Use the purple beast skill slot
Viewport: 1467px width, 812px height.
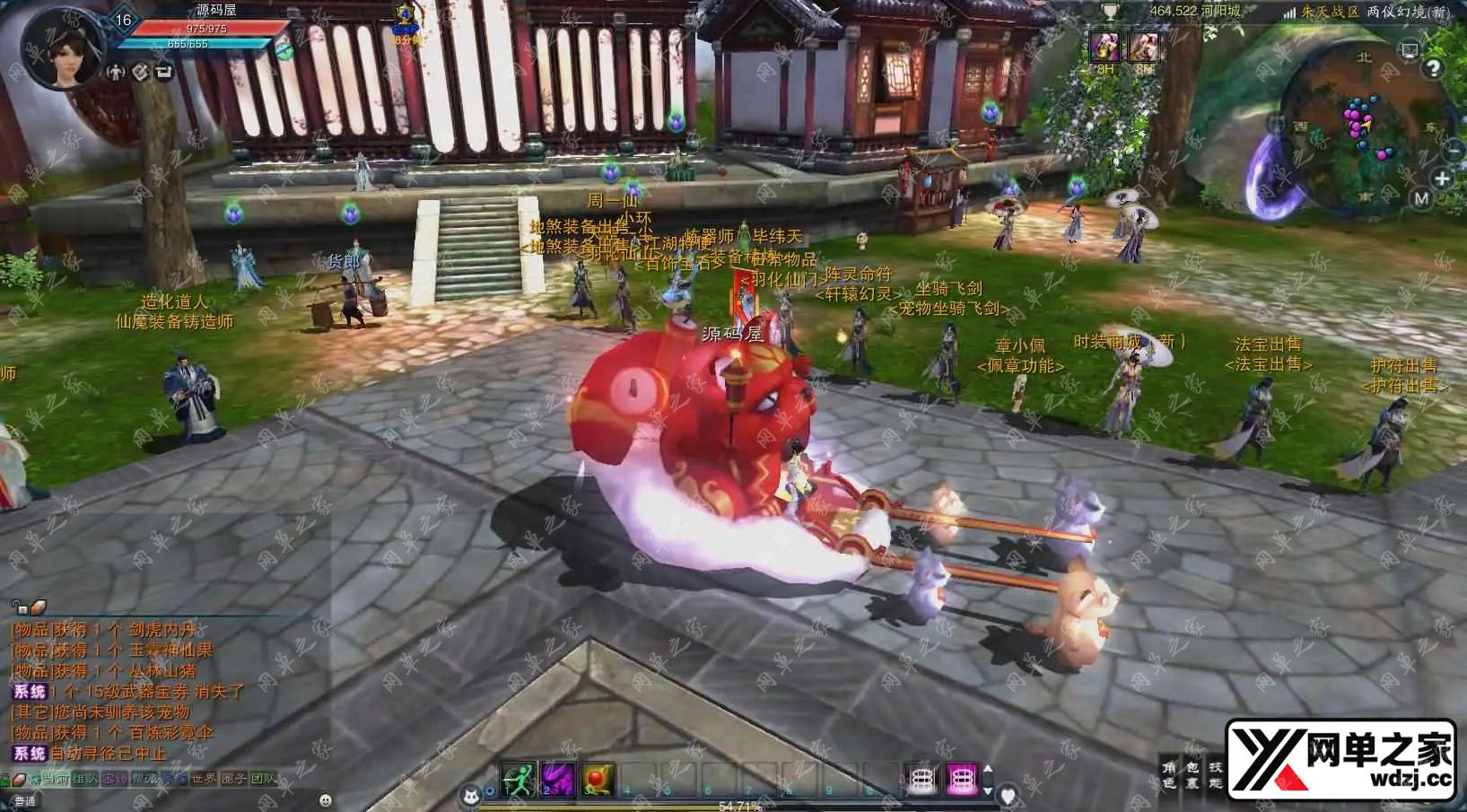(x=557, y=779)
